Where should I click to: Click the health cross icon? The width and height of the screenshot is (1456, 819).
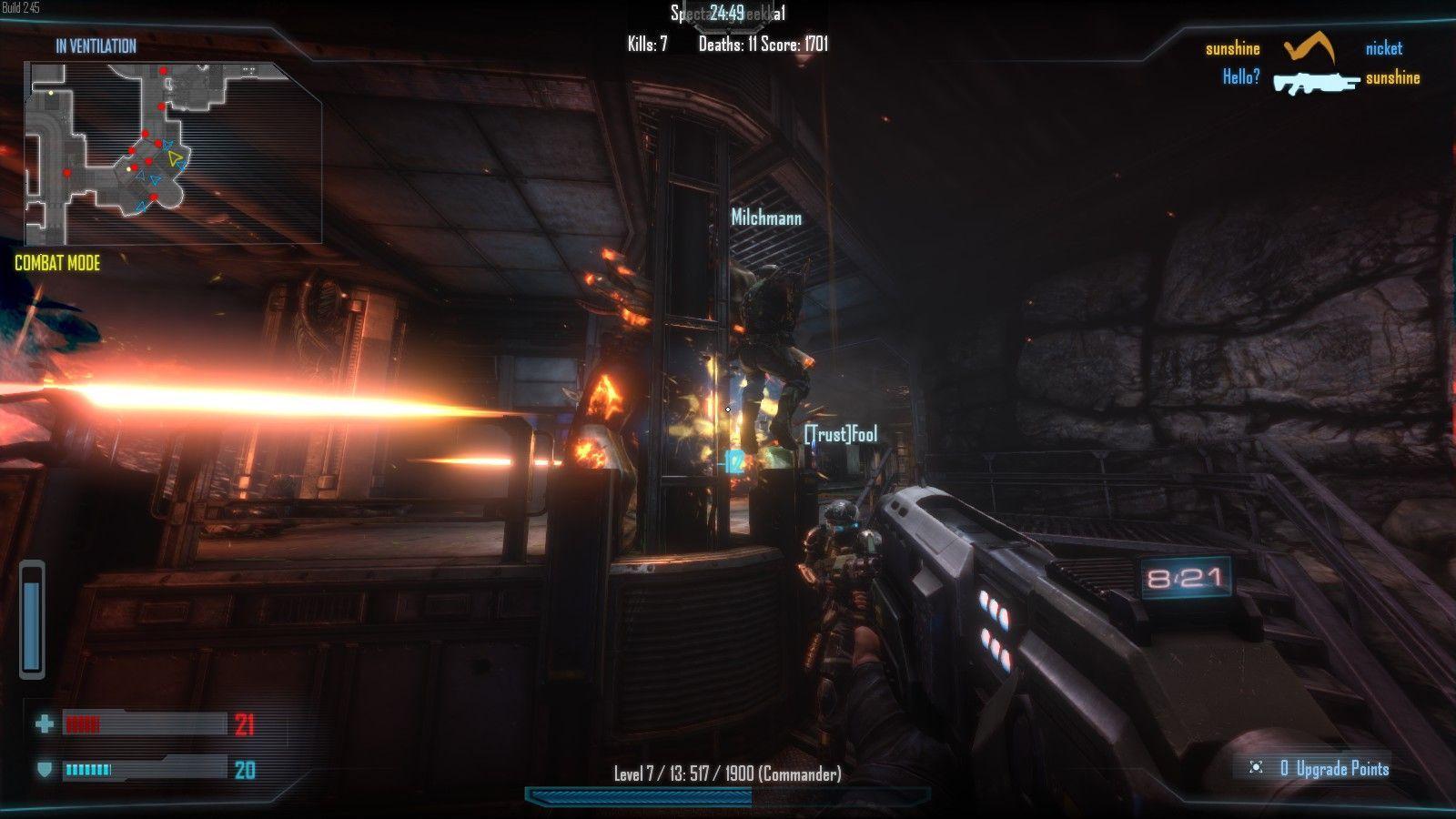[44, 724]
